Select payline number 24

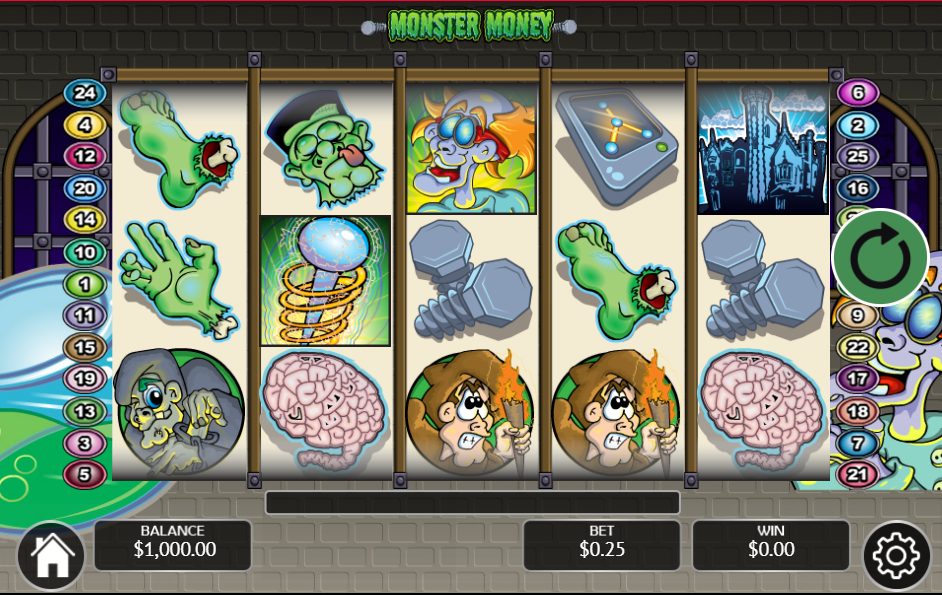pyautogui.click(x=85, y=94)
